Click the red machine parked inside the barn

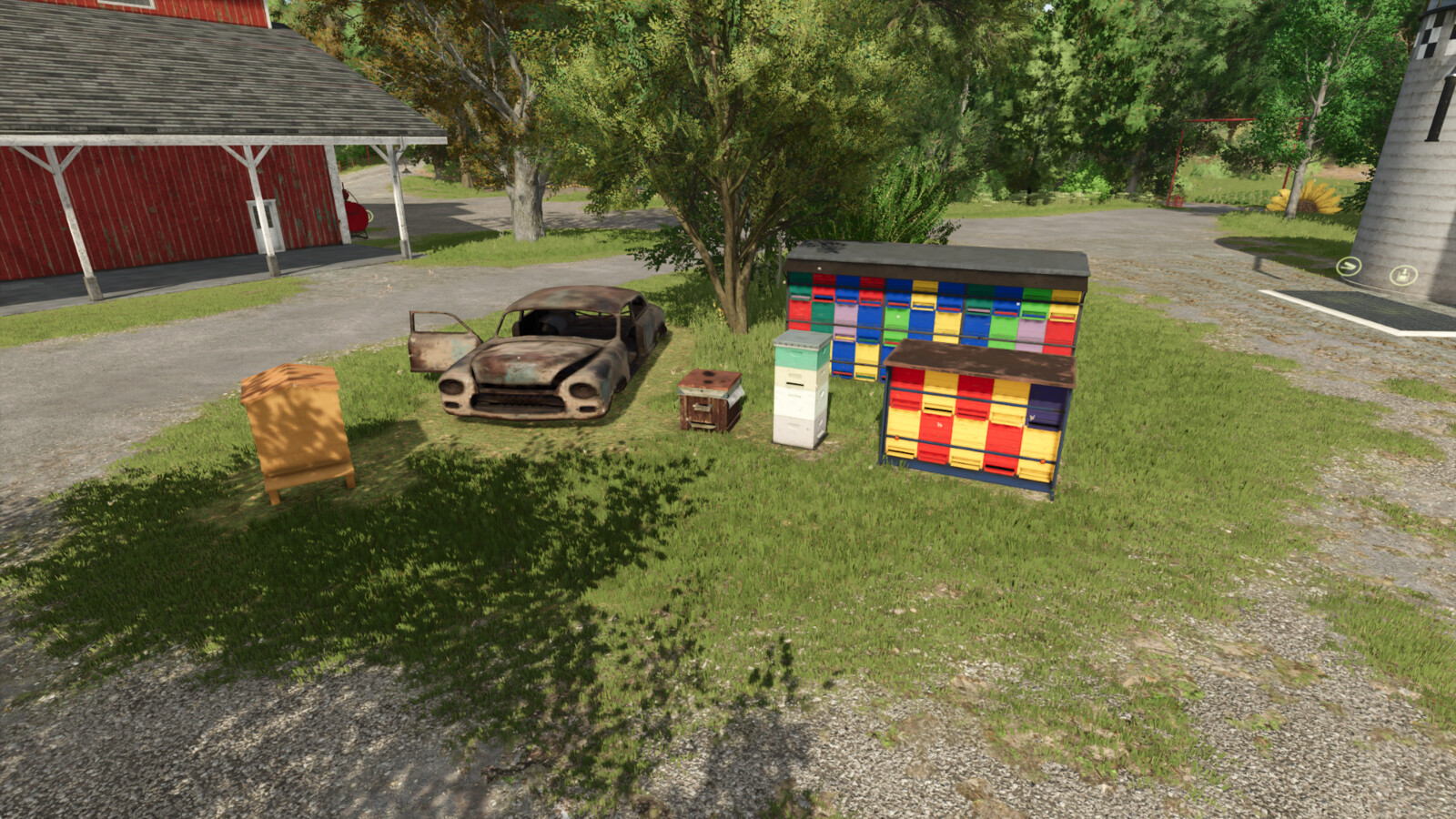coord(357,216)
